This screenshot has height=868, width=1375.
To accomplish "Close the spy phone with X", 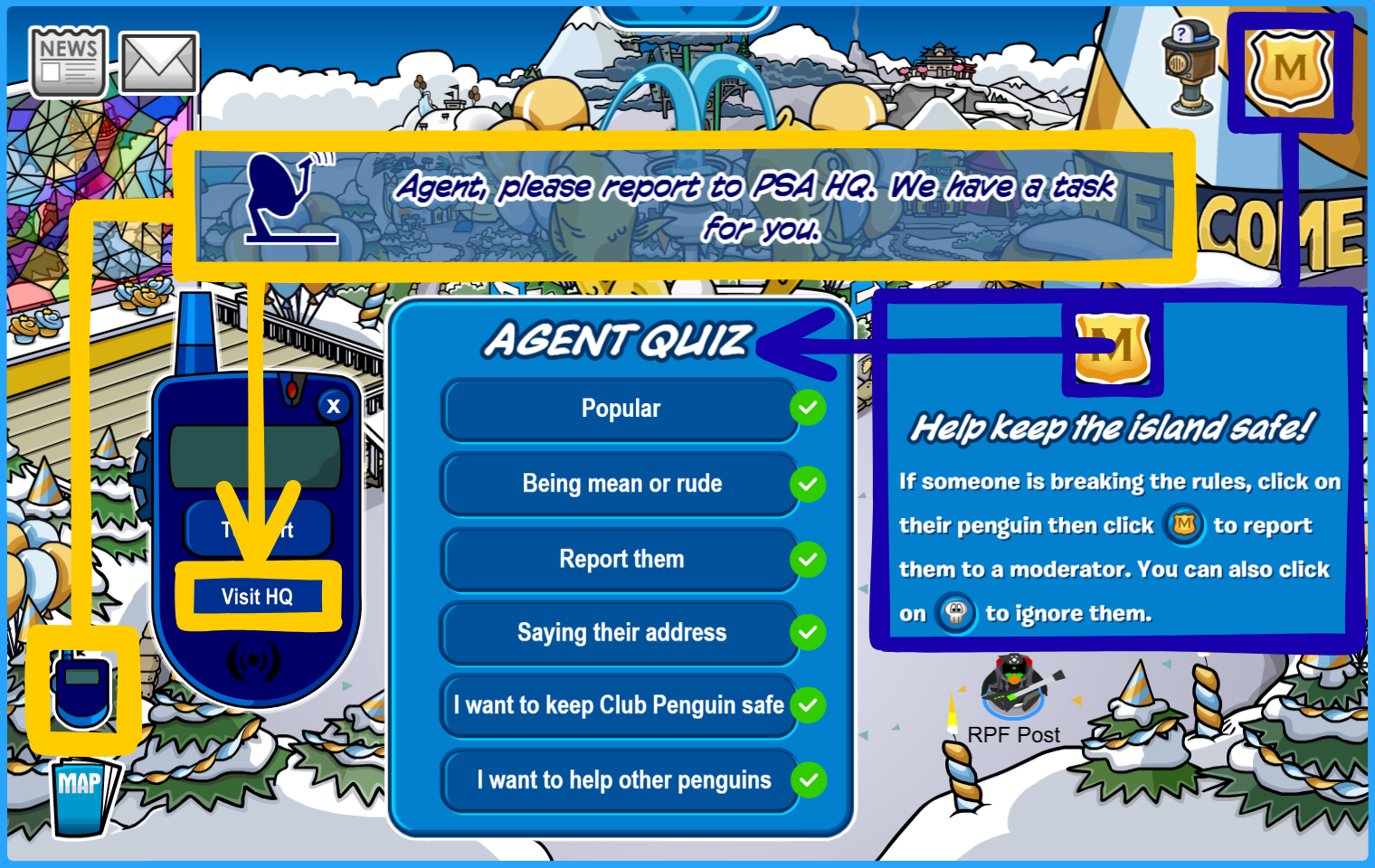I will click(334, 406).
